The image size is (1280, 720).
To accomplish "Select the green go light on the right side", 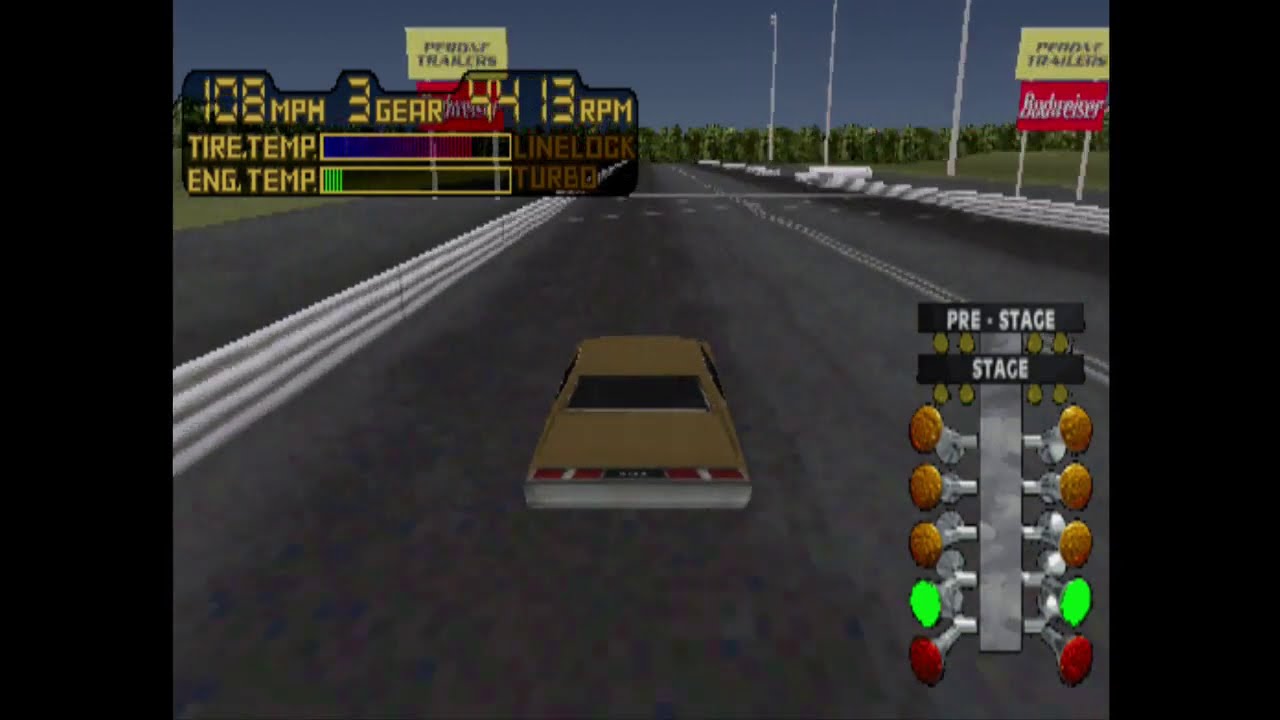I will click(x=1075, y=603).
